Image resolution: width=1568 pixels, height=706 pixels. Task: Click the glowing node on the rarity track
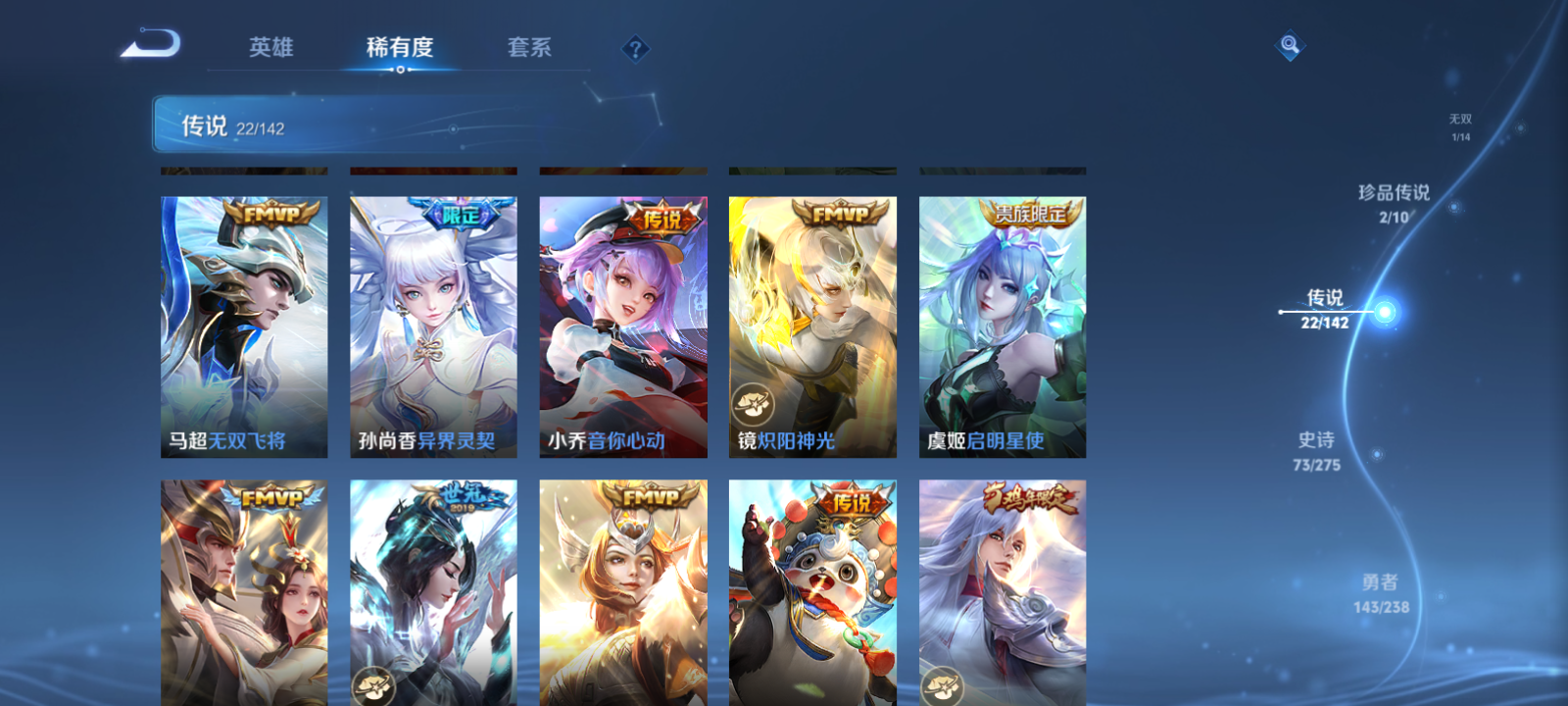[x=1386, y=311]
